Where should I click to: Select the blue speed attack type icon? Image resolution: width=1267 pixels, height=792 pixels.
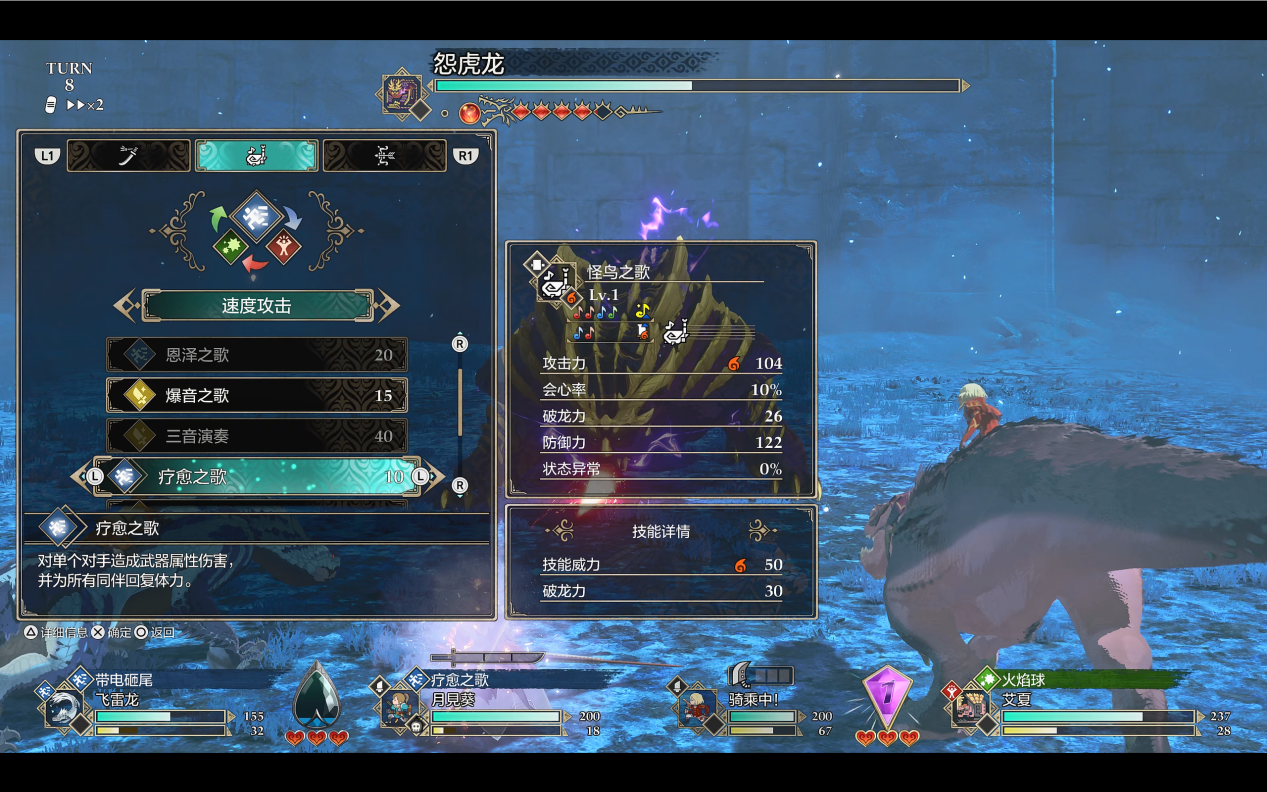257,215
